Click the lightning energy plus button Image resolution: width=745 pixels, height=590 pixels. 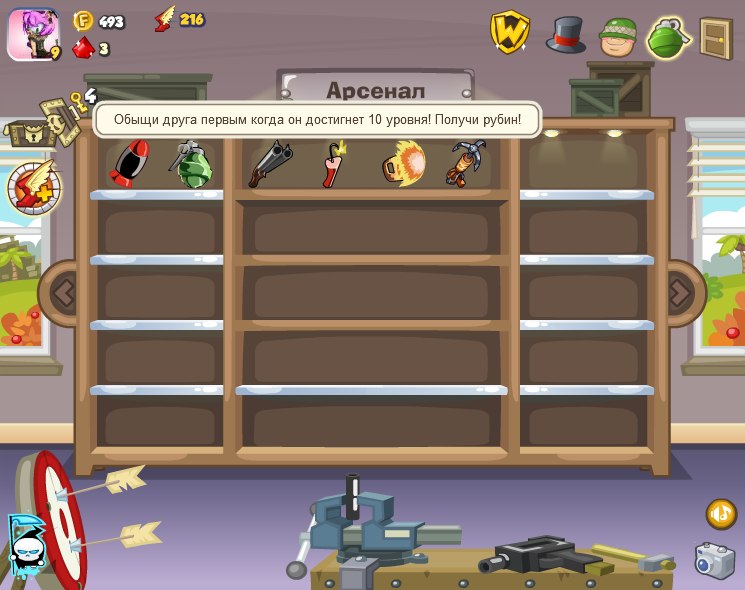click(x=34, y=187)
